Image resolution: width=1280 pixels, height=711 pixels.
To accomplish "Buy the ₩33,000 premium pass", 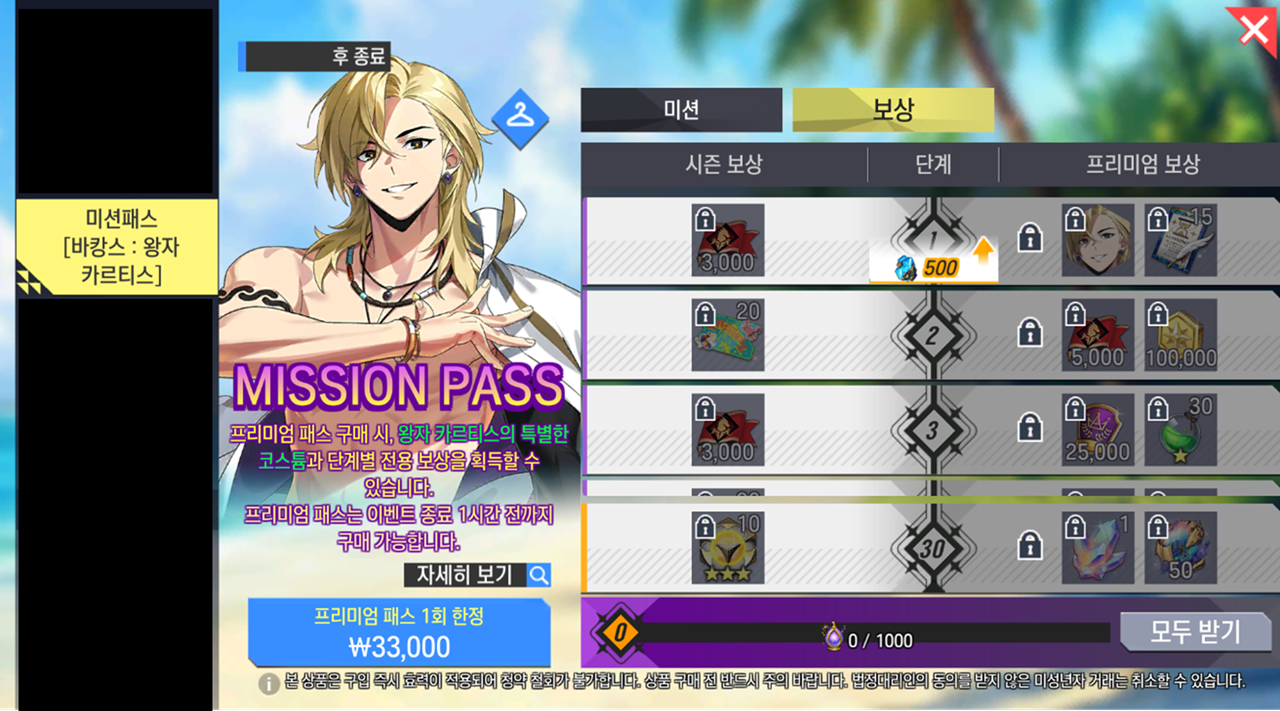I will [399, 633].
